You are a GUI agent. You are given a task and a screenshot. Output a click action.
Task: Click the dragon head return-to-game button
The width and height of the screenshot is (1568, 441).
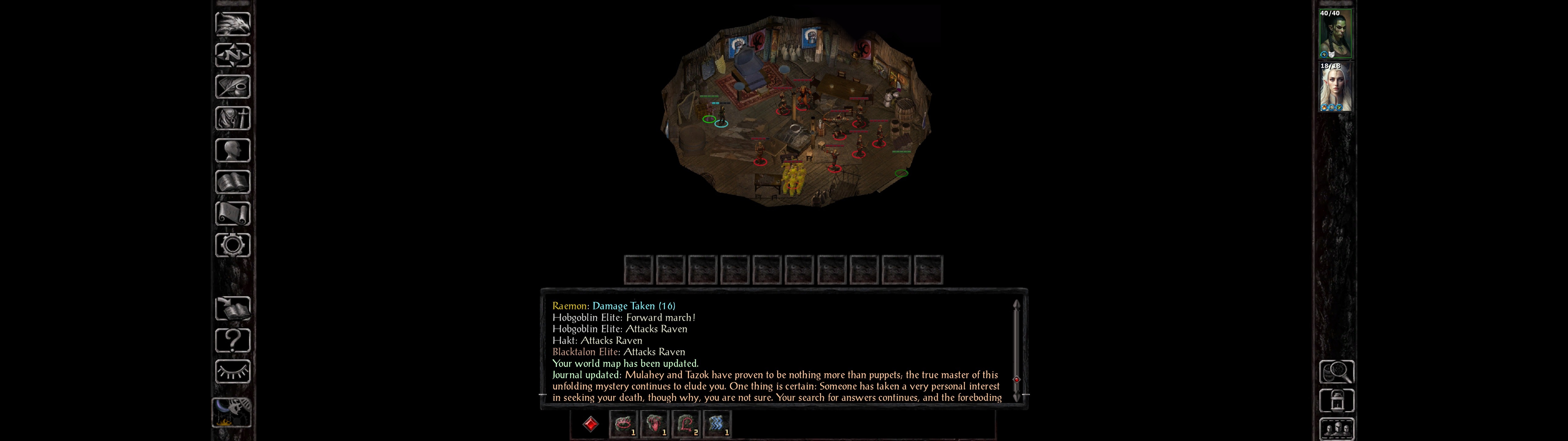click(232, 24)
